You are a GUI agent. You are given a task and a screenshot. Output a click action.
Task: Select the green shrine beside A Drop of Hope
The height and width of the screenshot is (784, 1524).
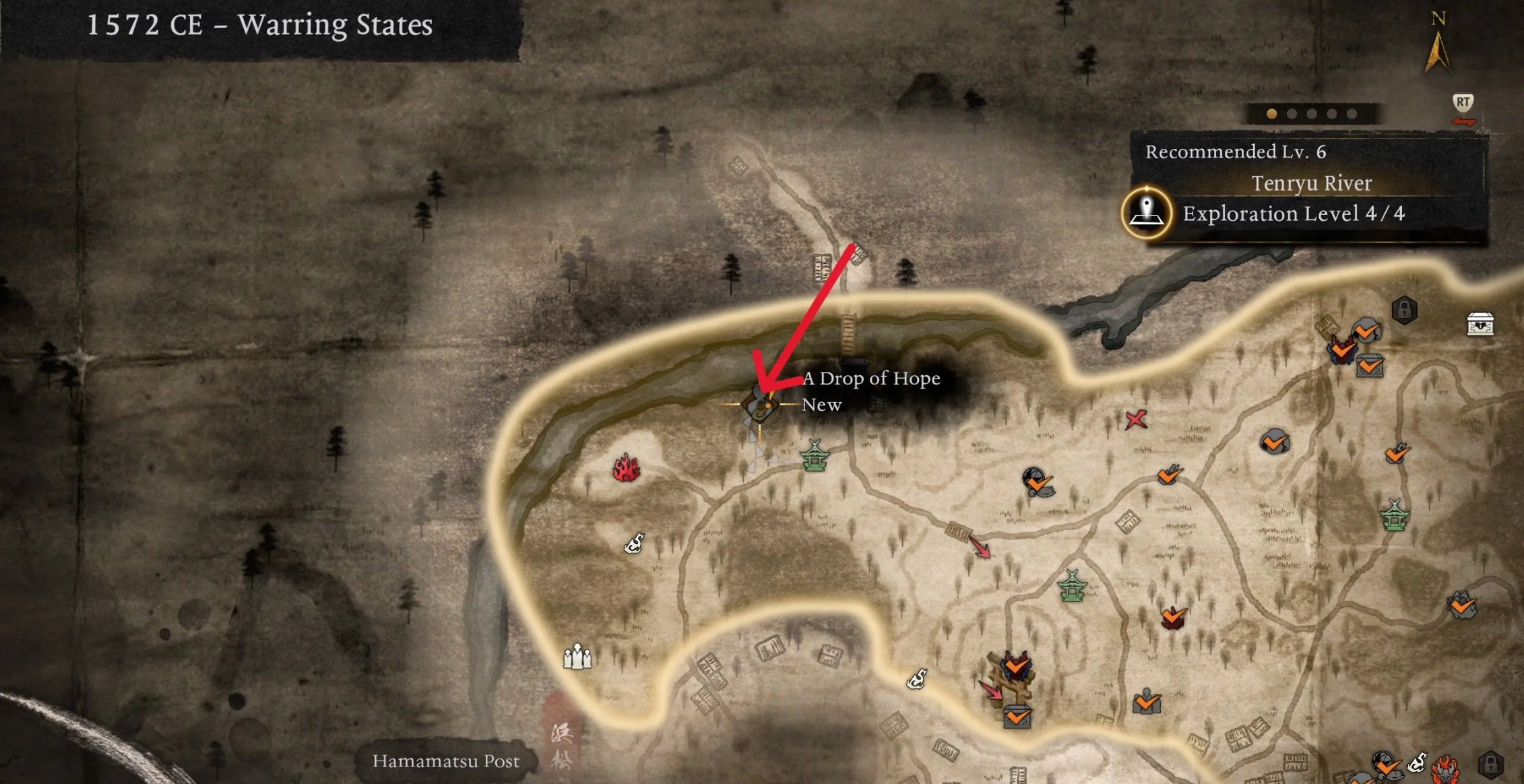814,456
